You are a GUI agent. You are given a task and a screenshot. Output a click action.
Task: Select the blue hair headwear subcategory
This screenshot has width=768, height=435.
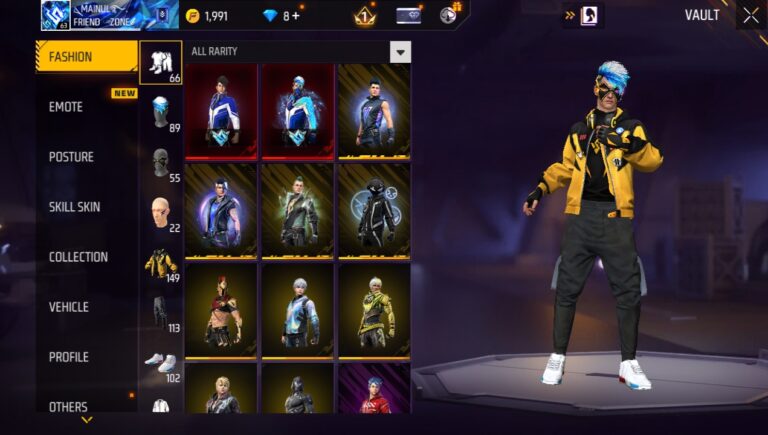(160, 112)
